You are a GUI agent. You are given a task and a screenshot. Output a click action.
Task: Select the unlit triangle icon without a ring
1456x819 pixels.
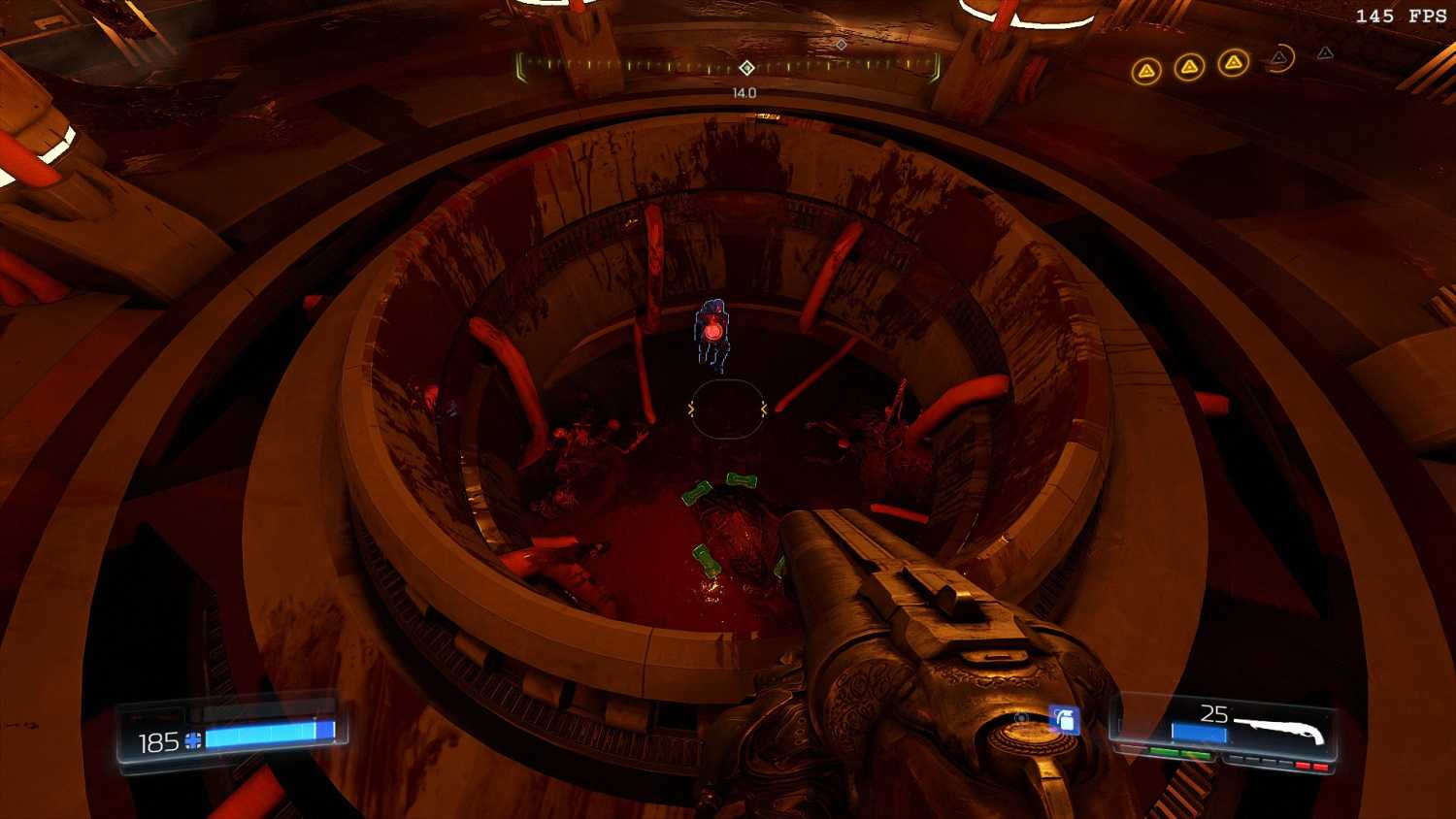1325,53
